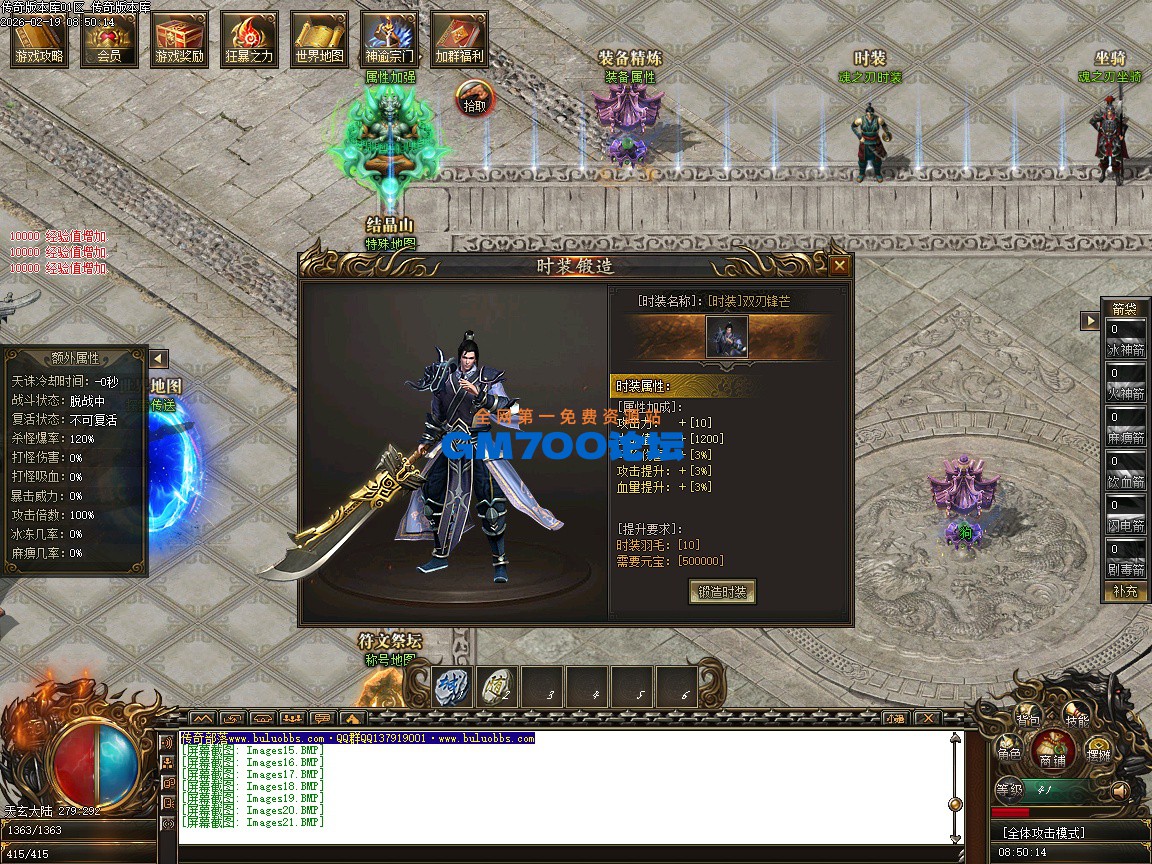
Task: Open the 世界地图 world map
Action: point(320,41)
